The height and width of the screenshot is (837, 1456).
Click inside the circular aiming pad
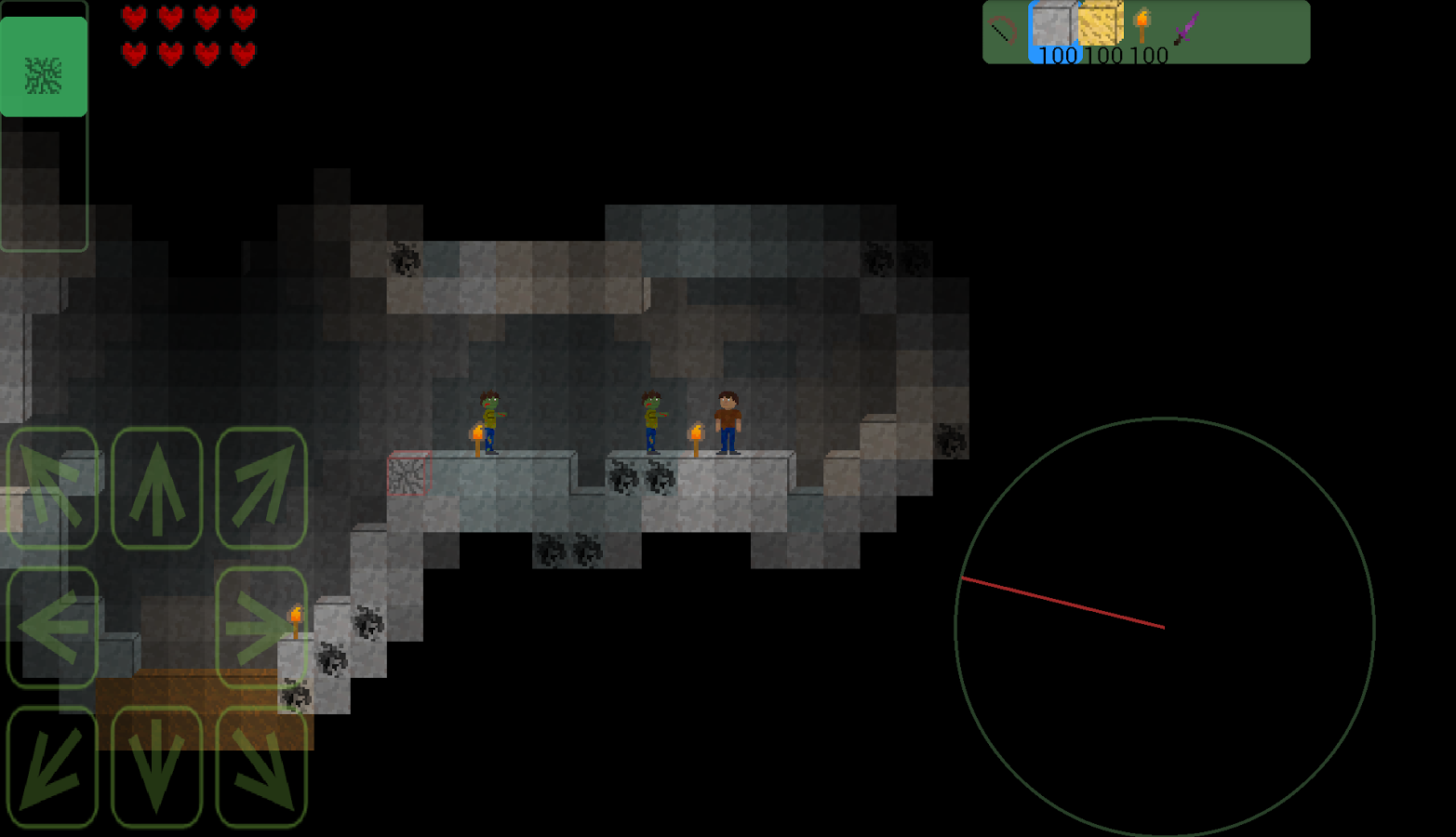pos(1165,628)
